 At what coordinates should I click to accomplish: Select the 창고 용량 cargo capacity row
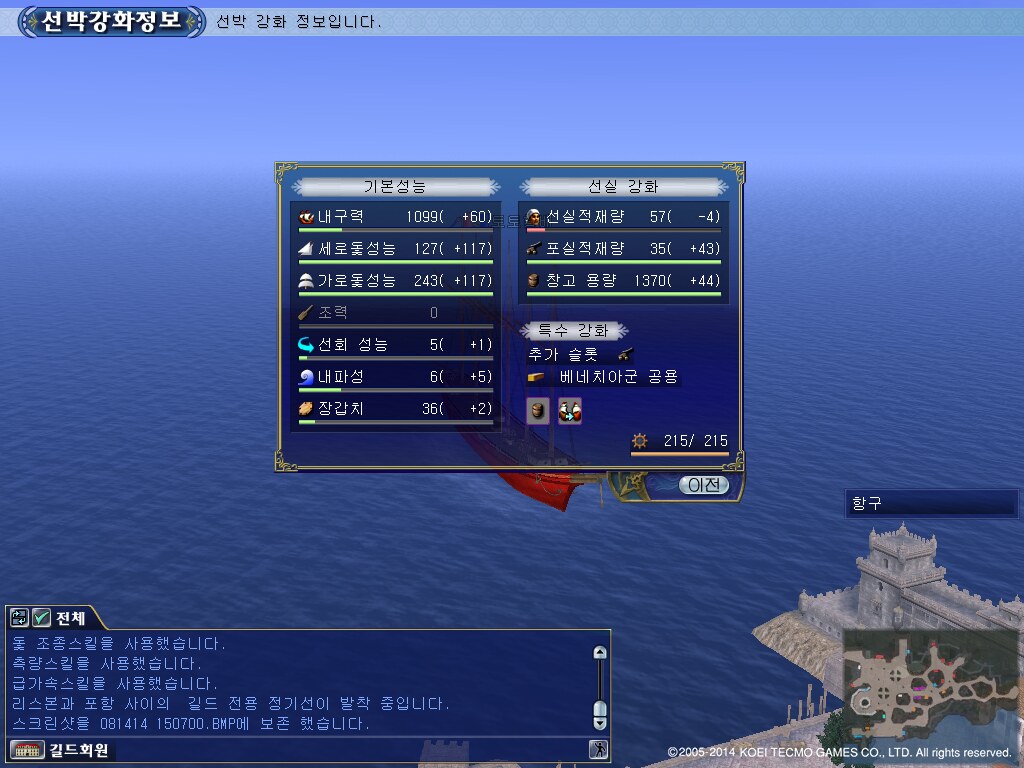(624, 281)
